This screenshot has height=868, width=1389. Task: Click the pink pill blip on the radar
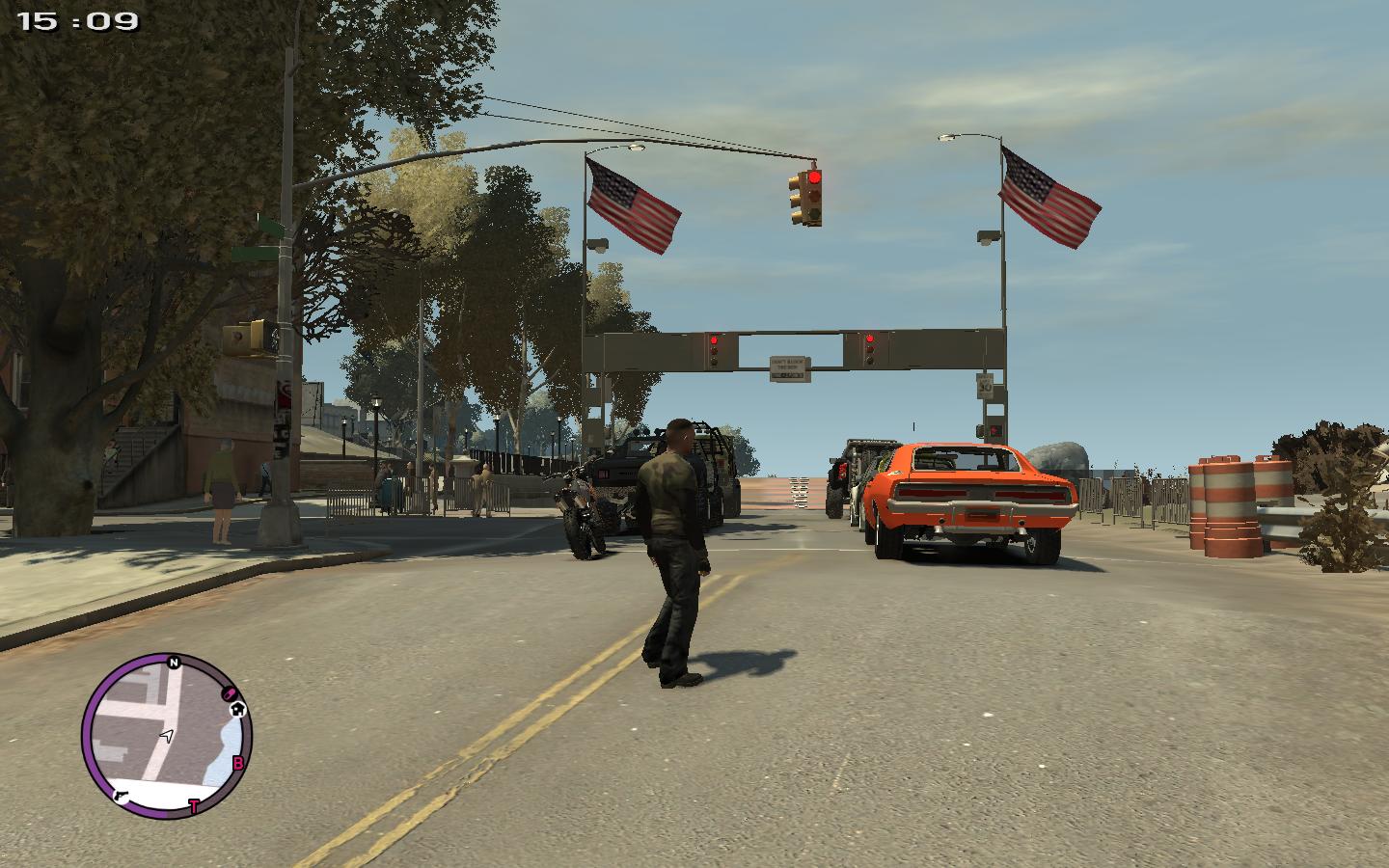pos(230,692)
